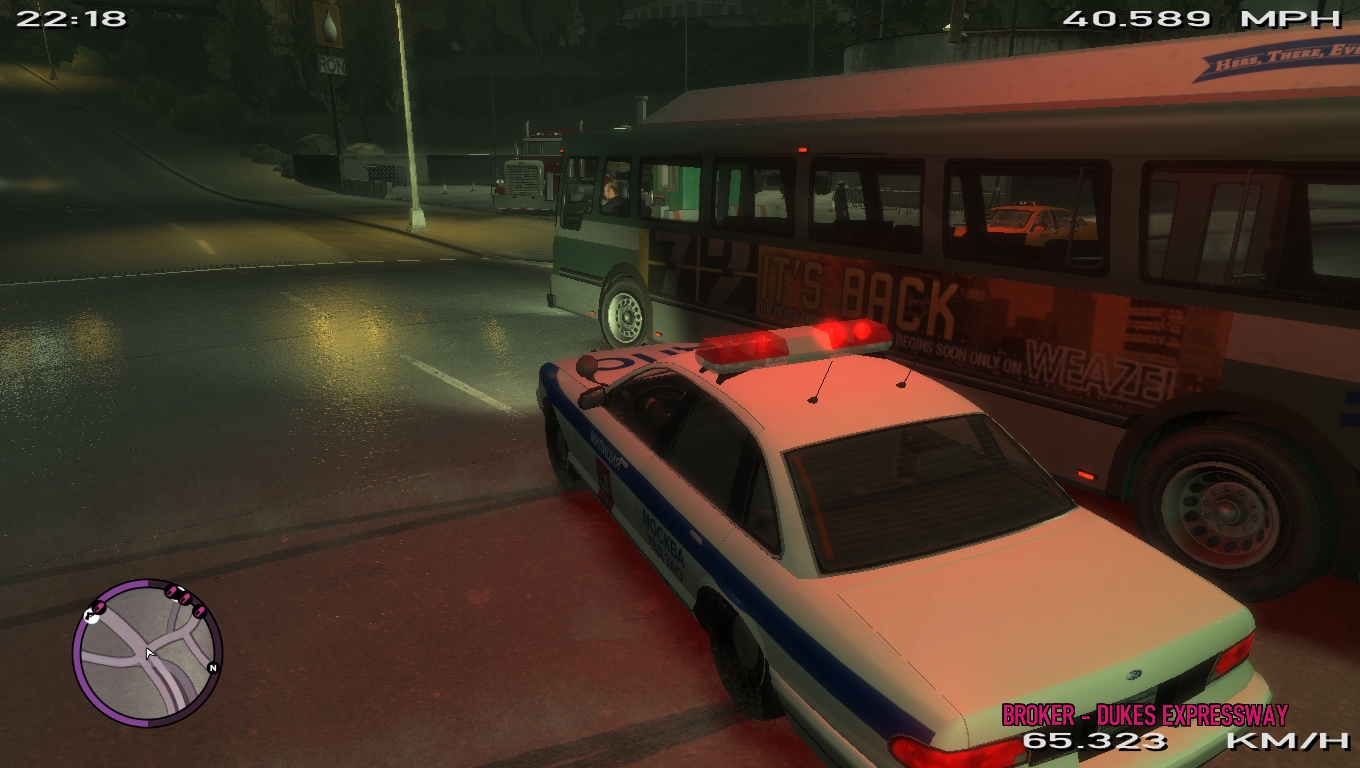The width and height of the screenshot is (1360, 768).
Task: Select the north 'N' compass marker
Action: point(212,667)
